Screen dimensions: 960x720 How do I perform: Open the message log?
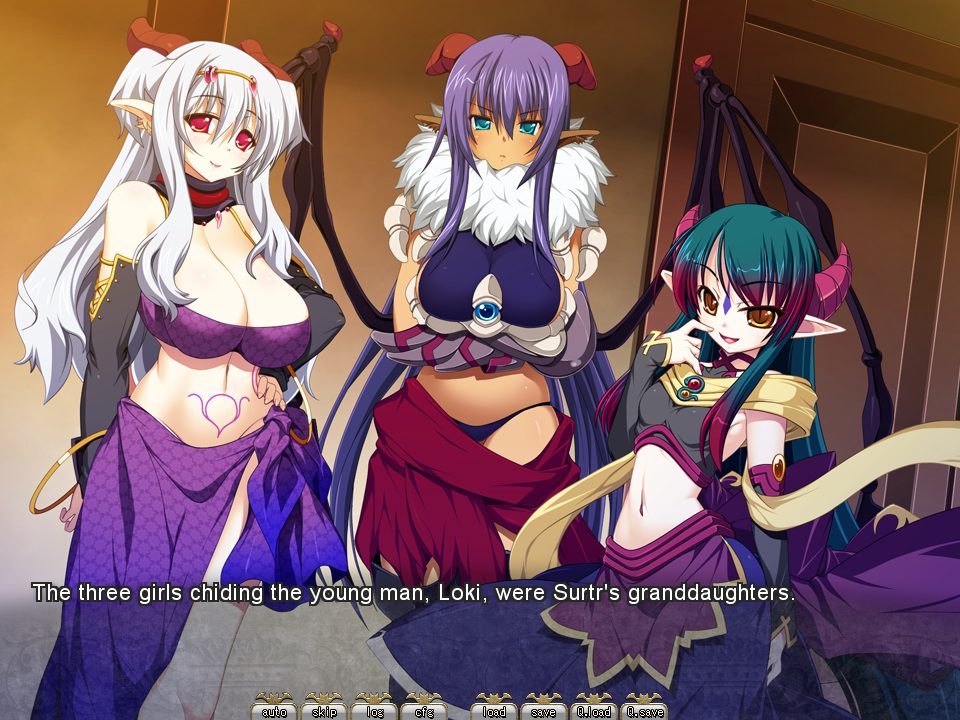click(374, 710)
